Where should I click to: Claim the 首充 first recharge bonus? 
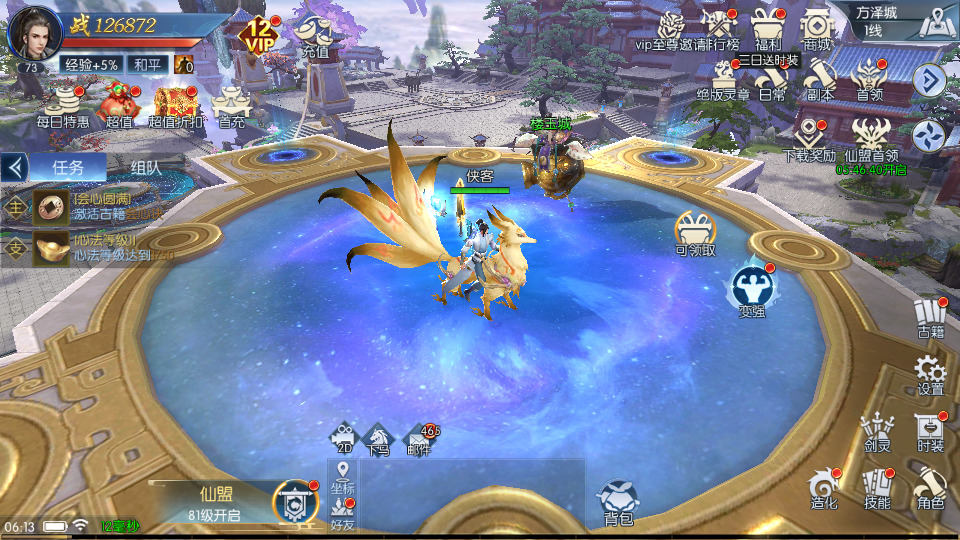(x=231, y=104)
